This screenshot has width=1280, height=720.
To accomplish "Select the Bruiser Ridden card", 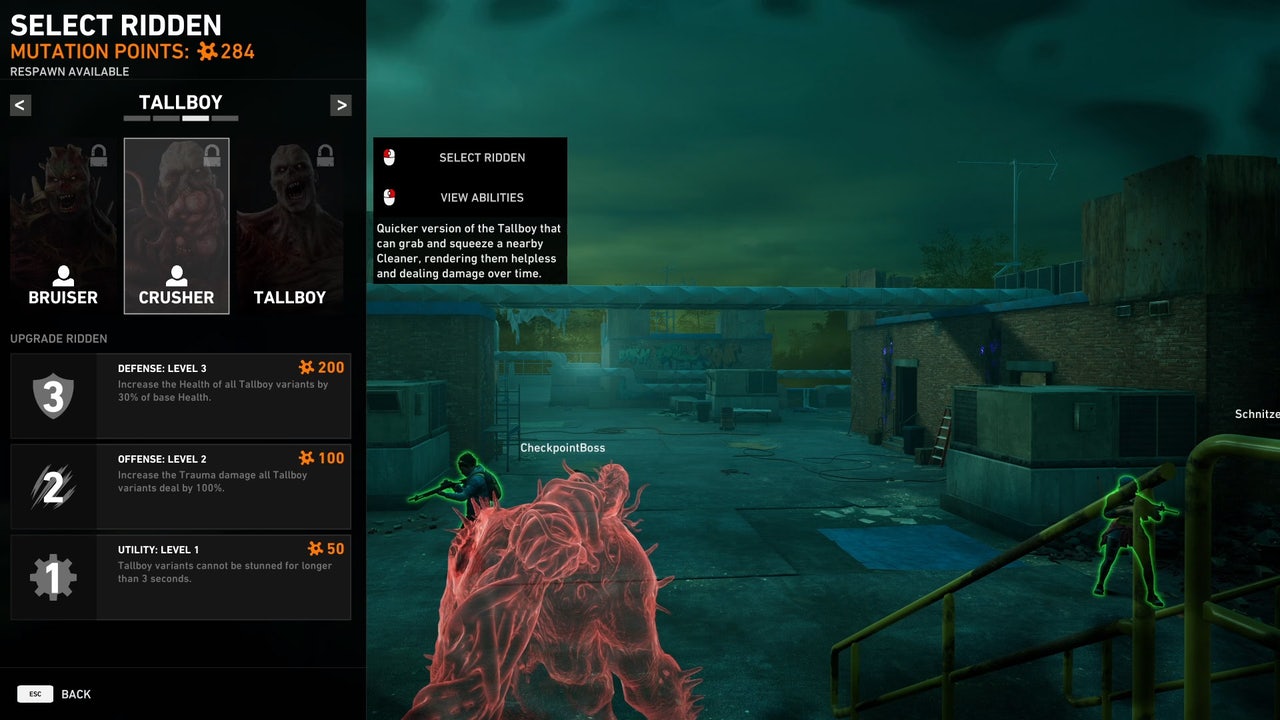I will [63, 226].
